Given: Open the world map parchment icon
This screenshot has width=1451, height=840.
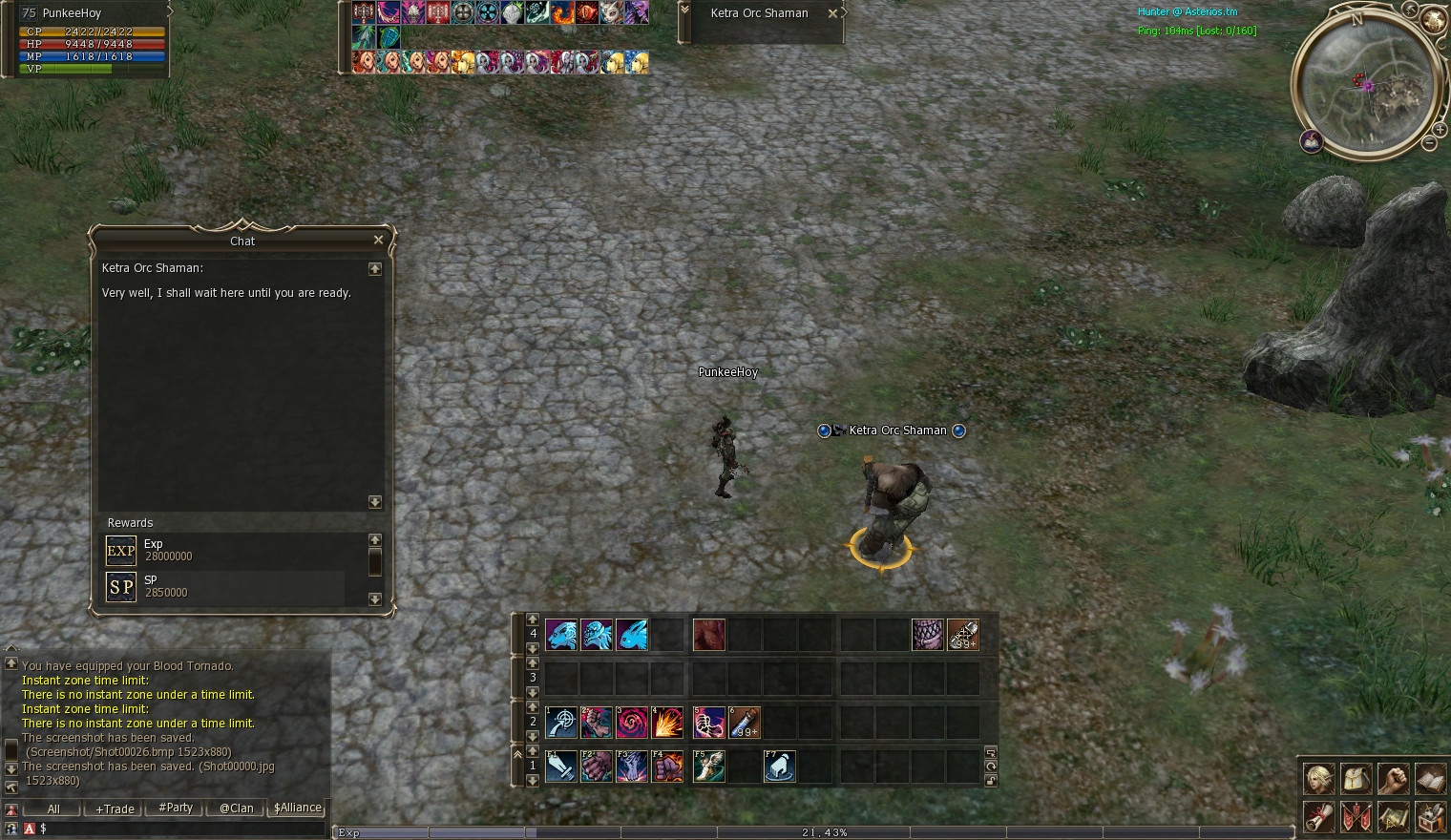Looking at the screenshot, I should [1393, 817].
